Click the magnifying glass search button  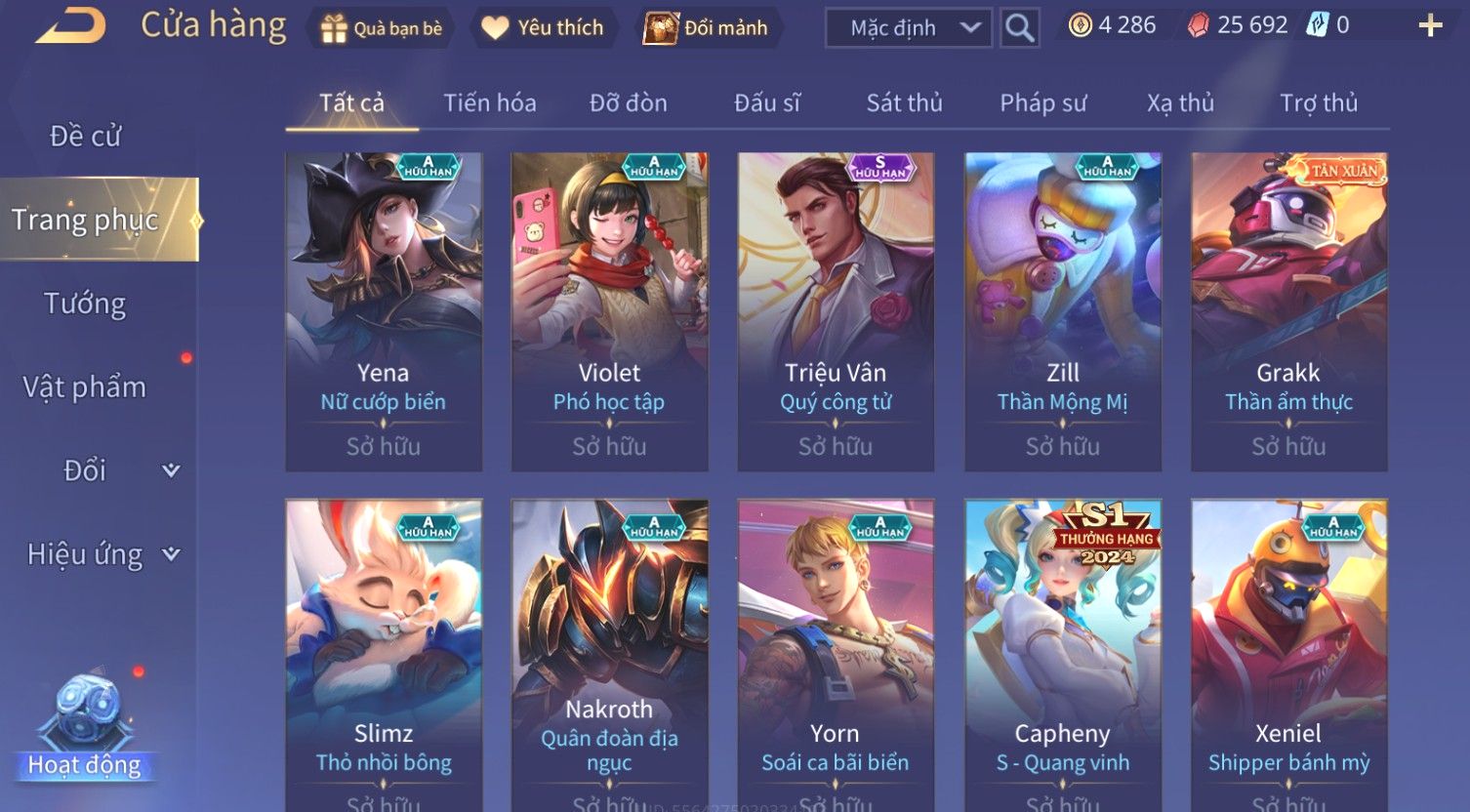click(x=1020, y=28)
